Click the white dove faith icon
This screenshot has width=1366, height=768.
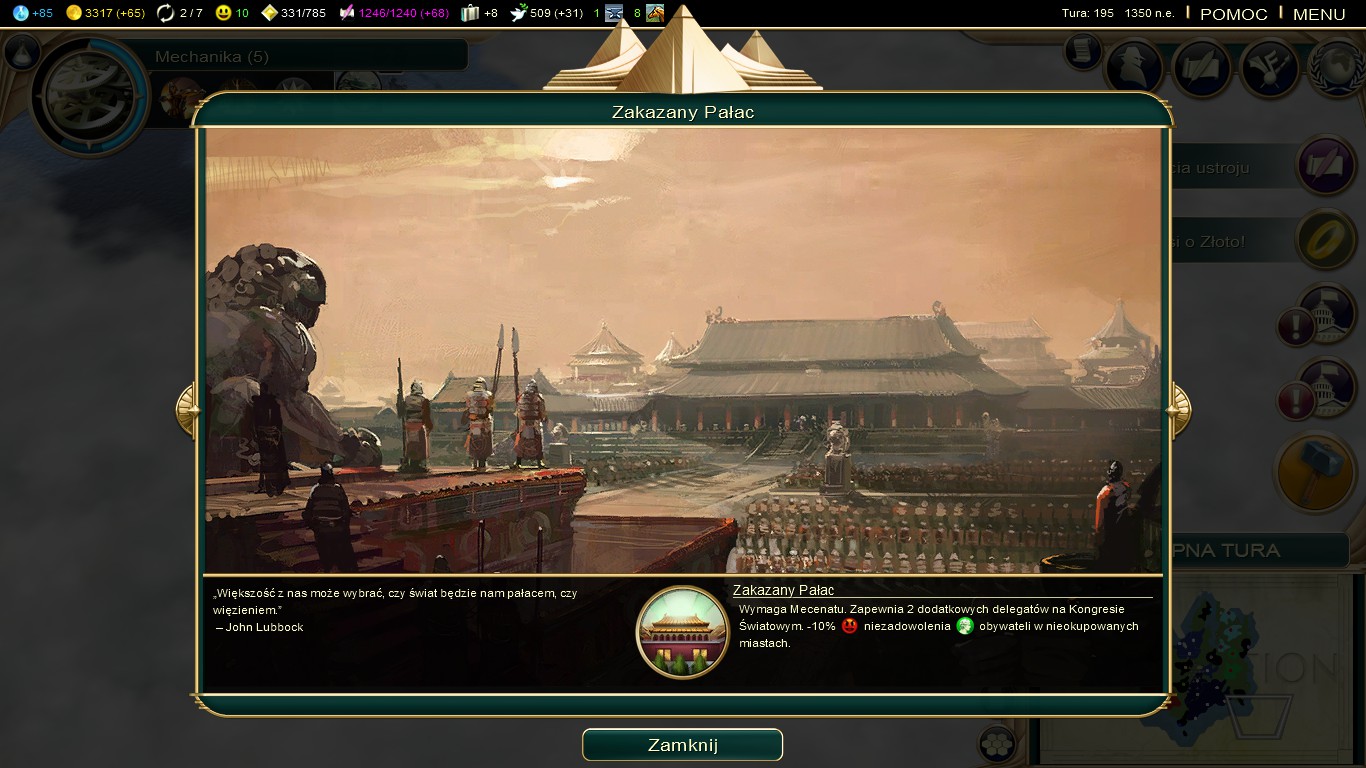pos(519,13)
